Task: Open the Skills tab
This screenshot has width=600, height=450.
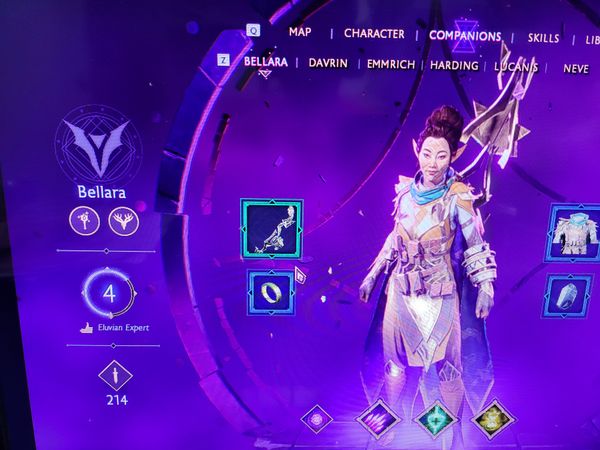Action: pos(543,38)
